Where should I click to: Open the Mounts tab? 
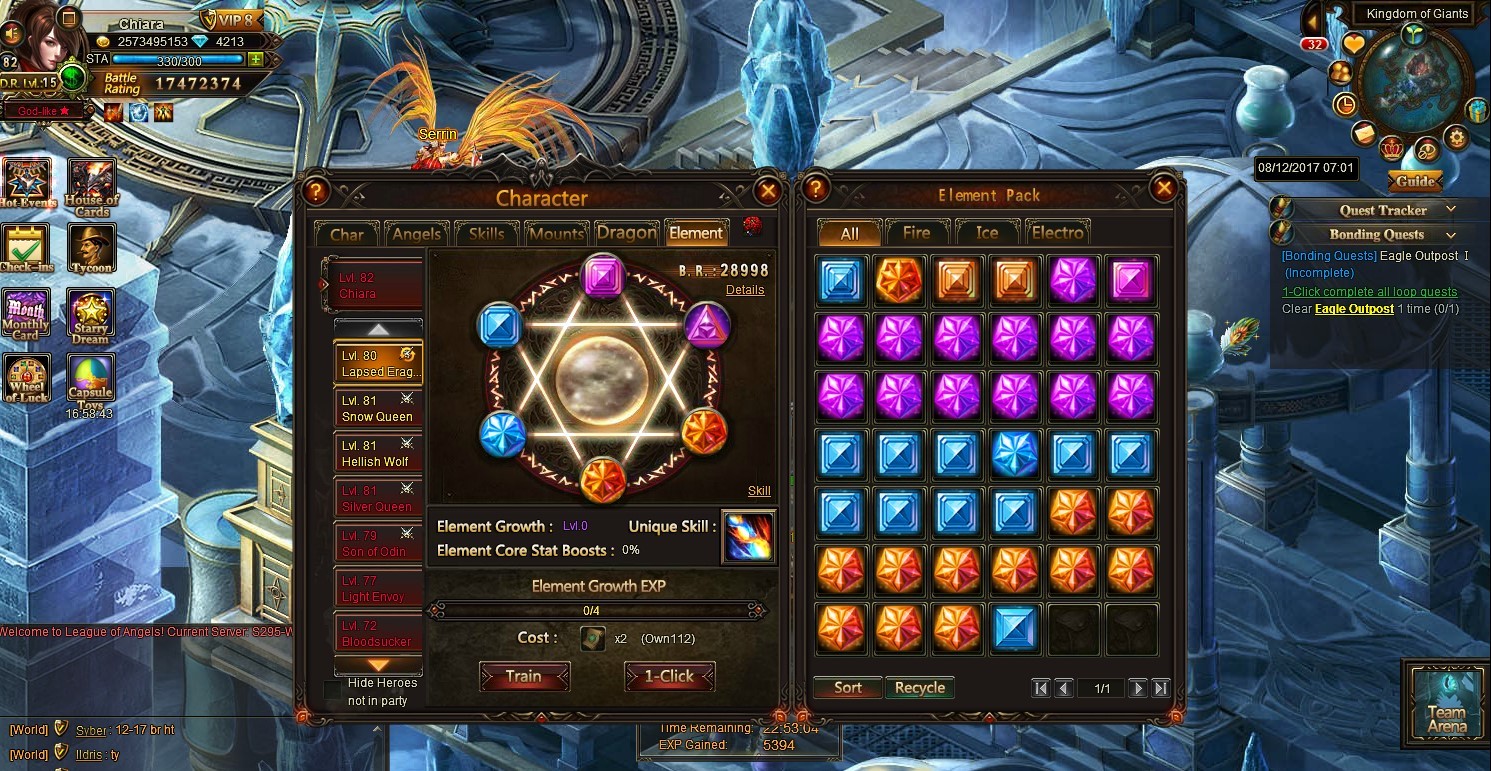point(556,234)
